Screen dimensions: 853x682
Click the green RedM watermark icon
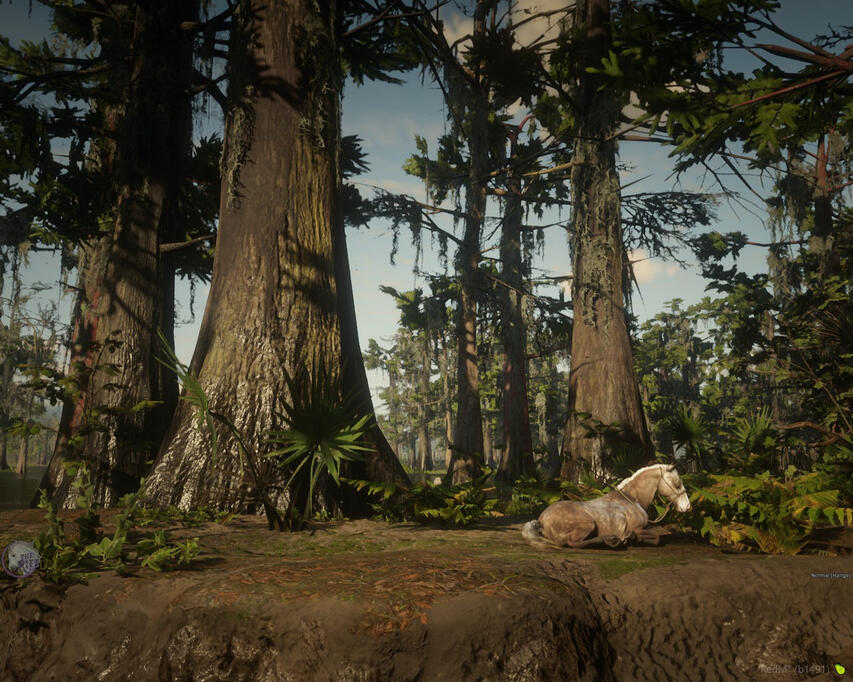tap(840, 669)
